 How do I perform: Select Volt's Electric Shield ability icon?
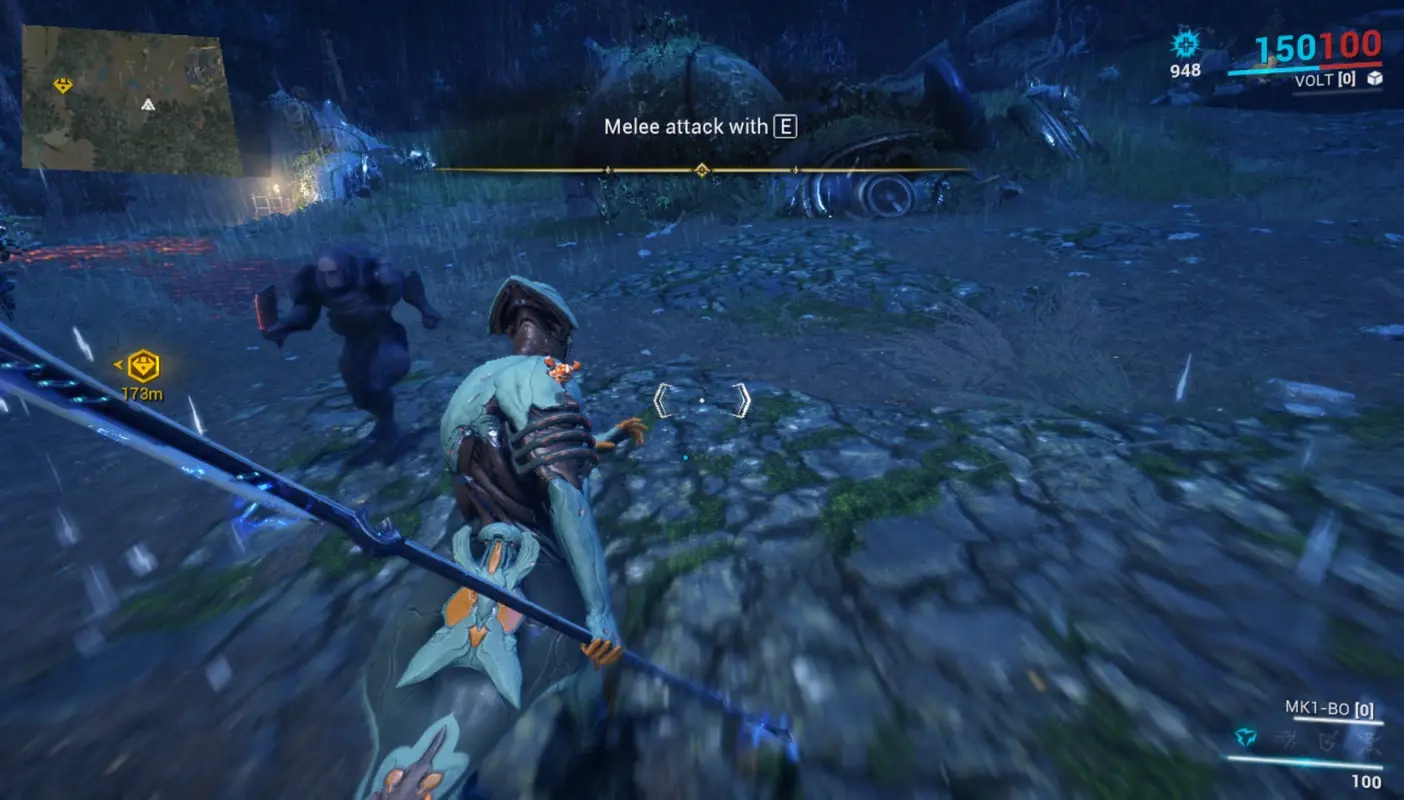tap(1326, 738)
